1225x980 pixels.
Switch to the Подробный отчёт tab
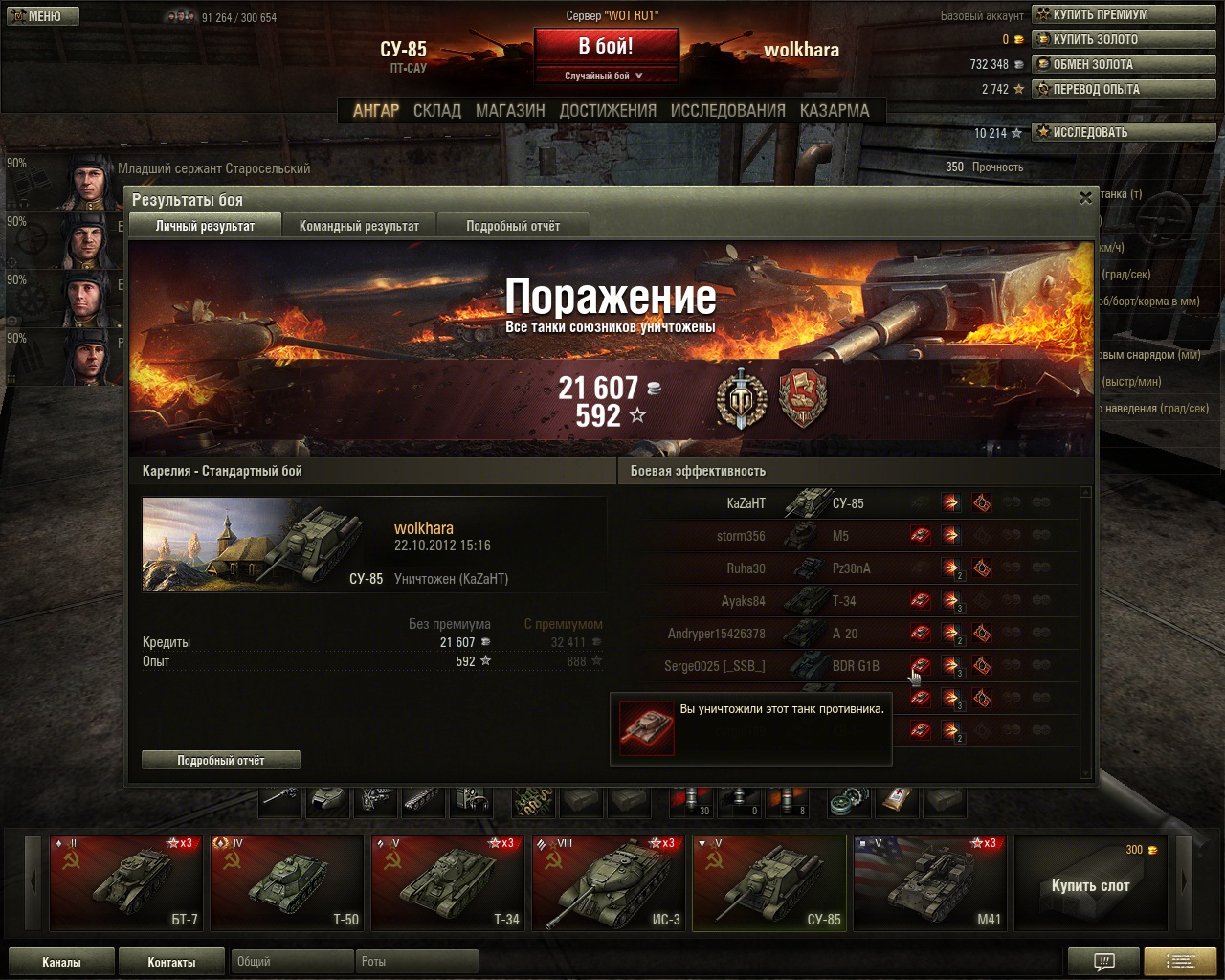coord(513,226)
